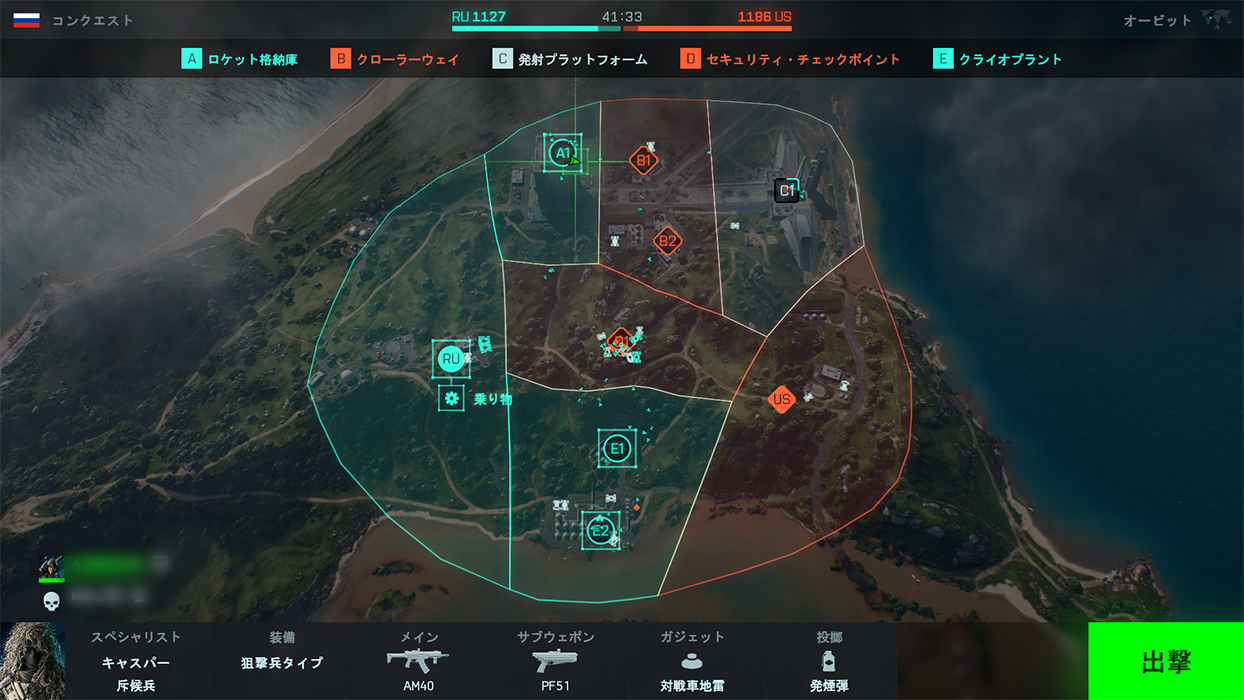Choose the 対戦車地雷 gadget slot

pyautogui.click(x=691, y=662)
